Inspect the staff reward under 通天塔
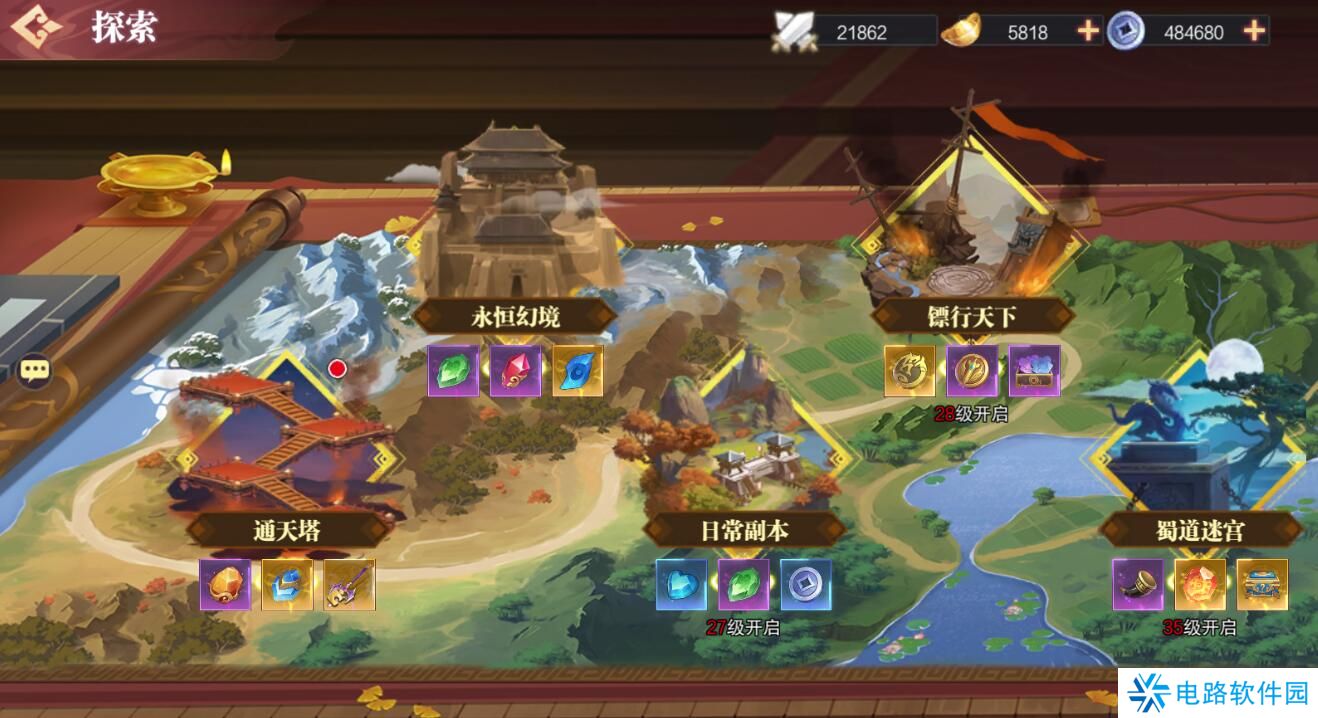The width and height of the screenshot is (1318, 718). (349, 585)
